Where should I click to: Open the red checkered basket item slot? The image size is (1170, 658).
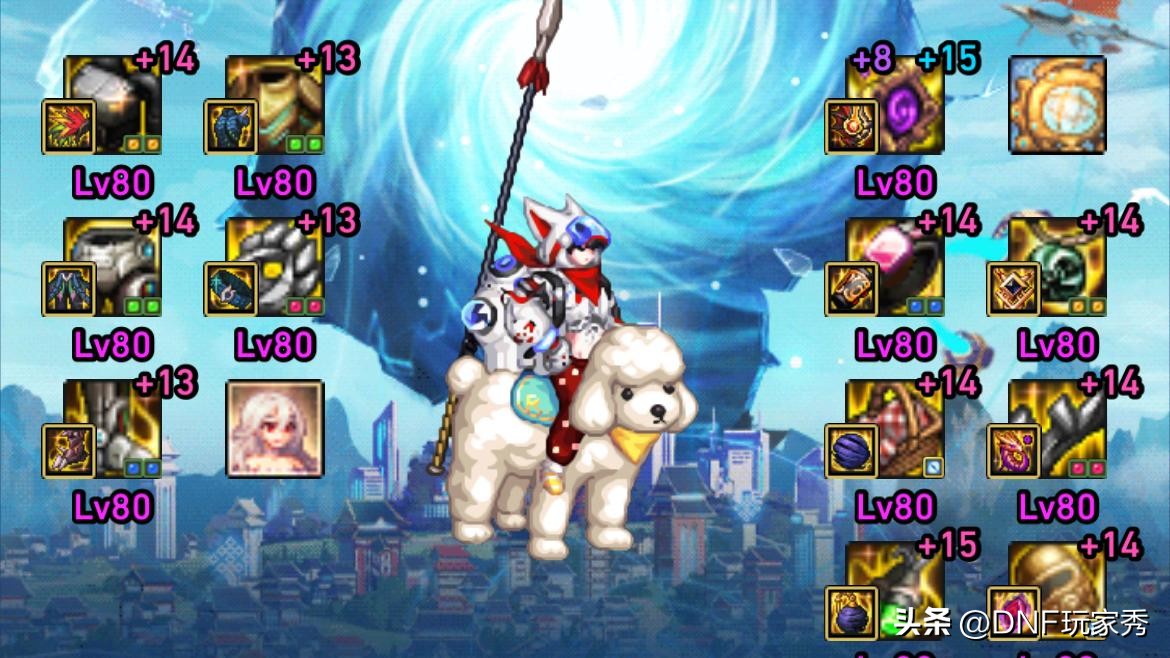point(896,429)
